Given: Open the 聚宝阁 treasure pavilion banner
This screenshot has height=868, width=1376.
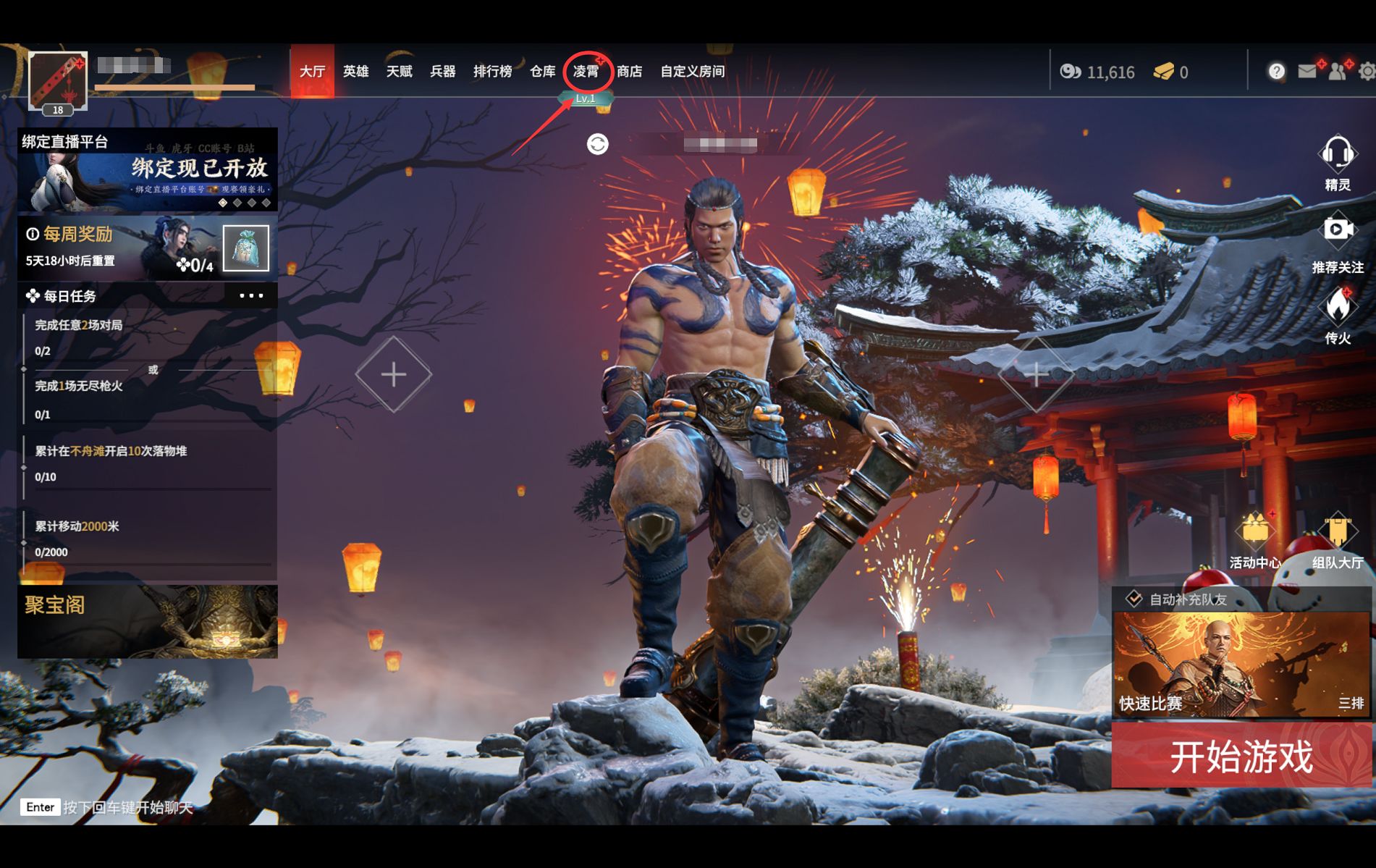Looking at the screenshot, I should [147, 621].
